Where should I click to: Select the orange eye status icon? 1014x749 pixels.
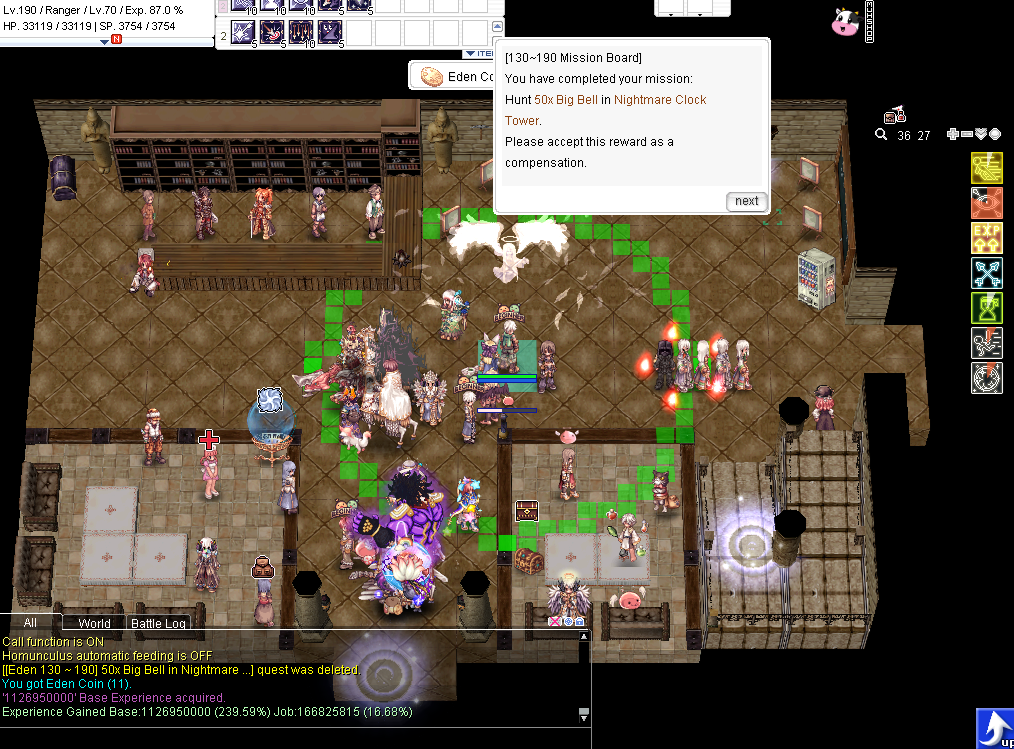[987, 203]
